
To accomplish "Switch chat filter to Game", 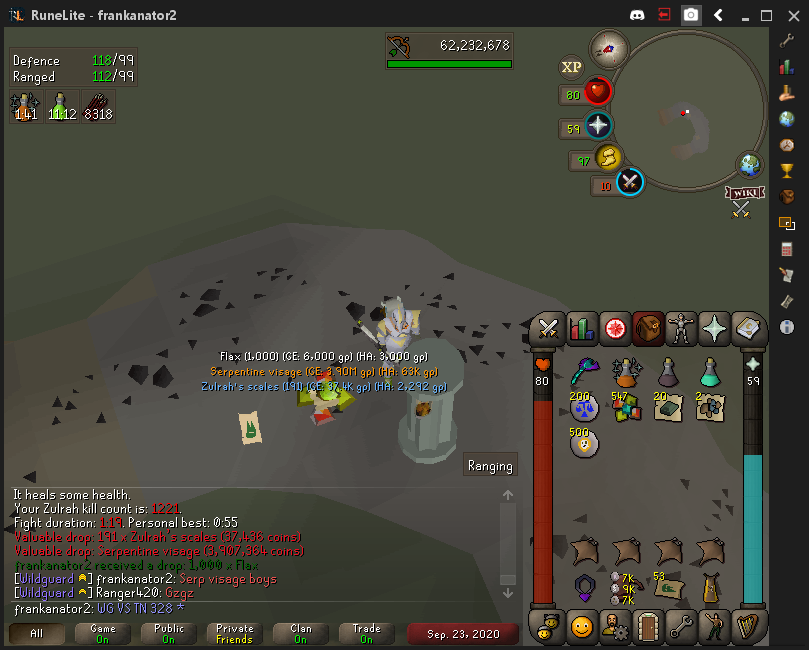I will [102, 634].
